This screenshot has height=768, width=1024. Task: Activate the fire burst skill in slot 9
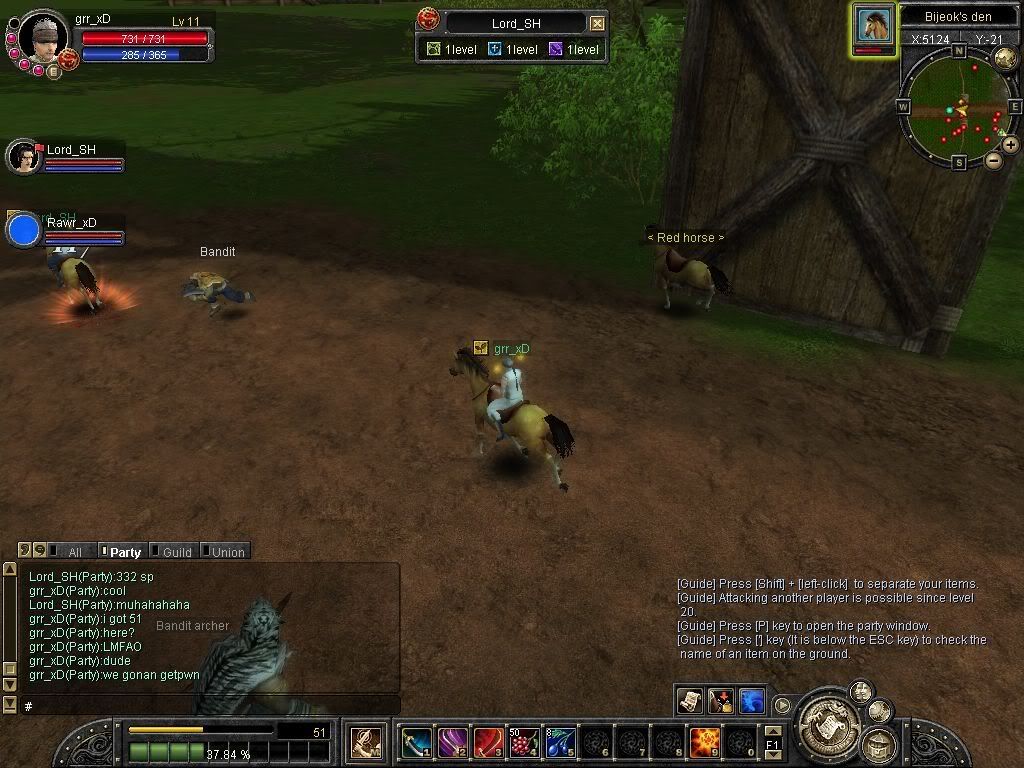[x=704, y=742]
